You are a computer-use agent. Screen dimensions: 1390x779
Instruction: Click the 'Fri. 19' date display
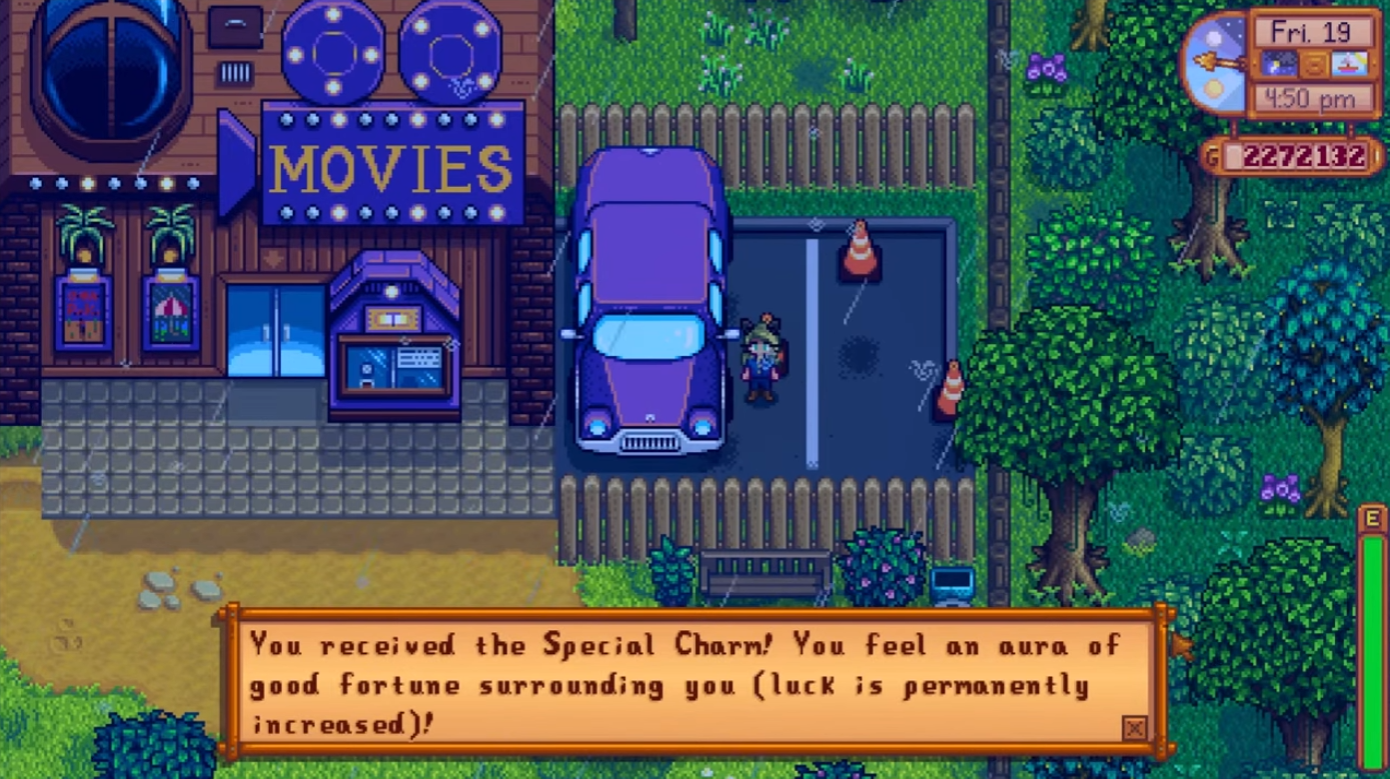click(x=1311, y=32)
